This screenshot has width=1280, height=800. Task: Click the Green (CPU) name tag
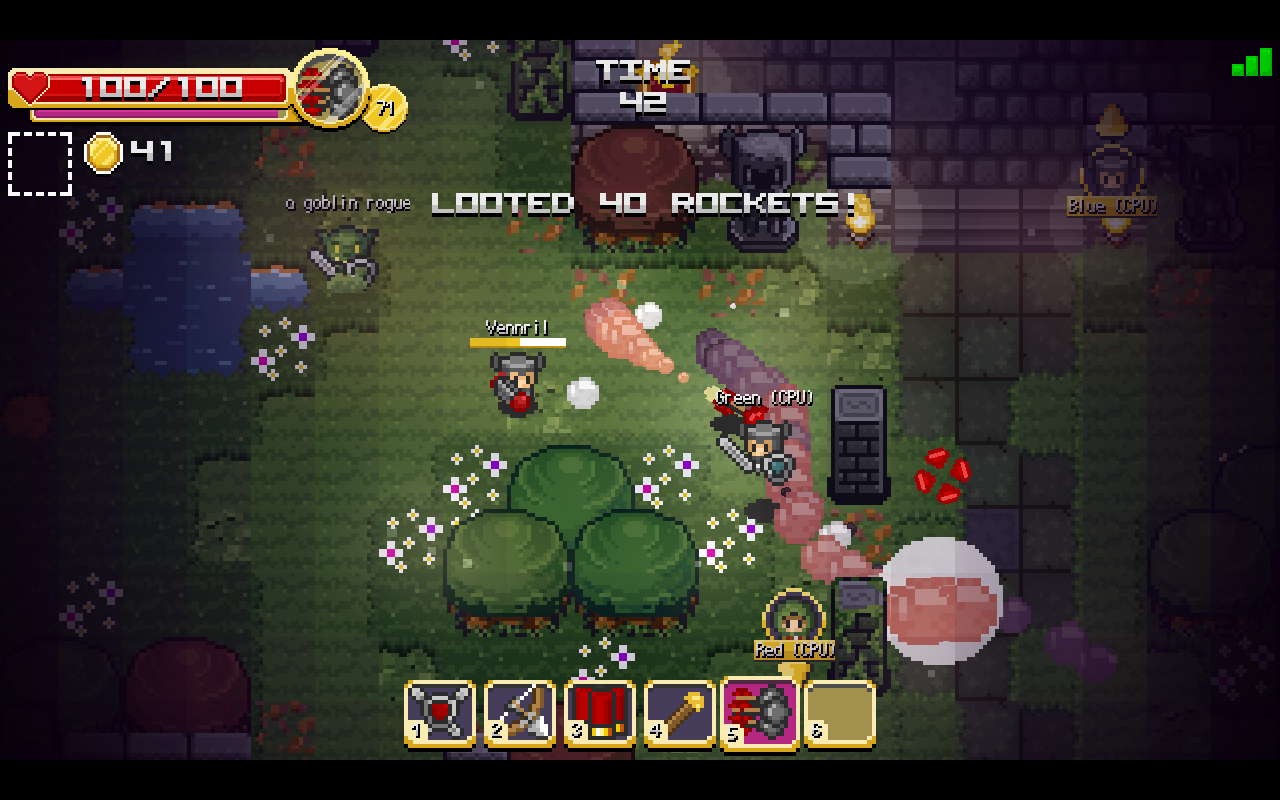point(764,397)
